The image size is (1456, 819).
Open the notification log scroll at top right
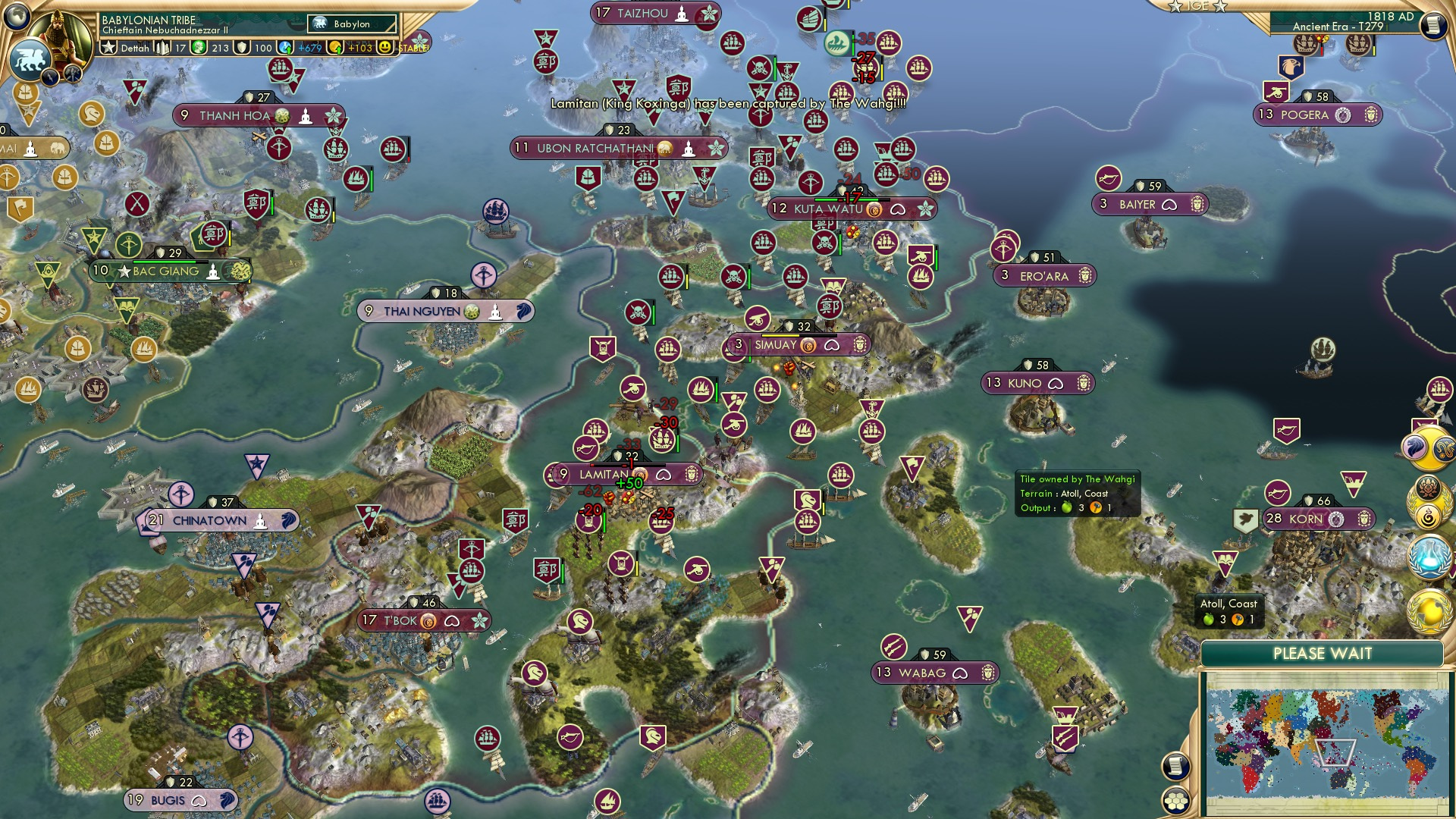[1436, 25]
